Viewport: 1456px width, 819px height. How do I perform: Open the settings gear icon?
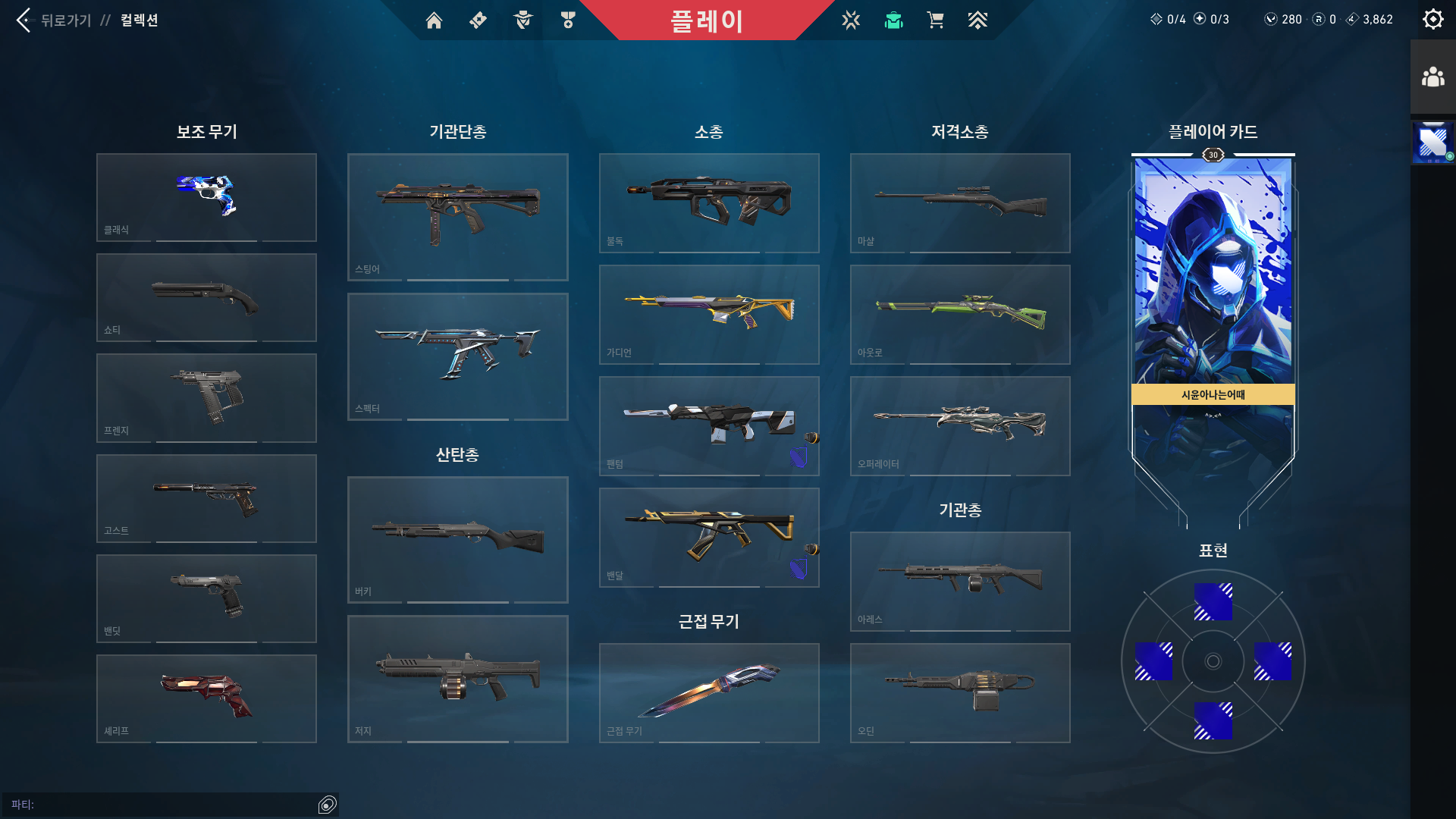pyautogui.click(x=1432, y=18)
